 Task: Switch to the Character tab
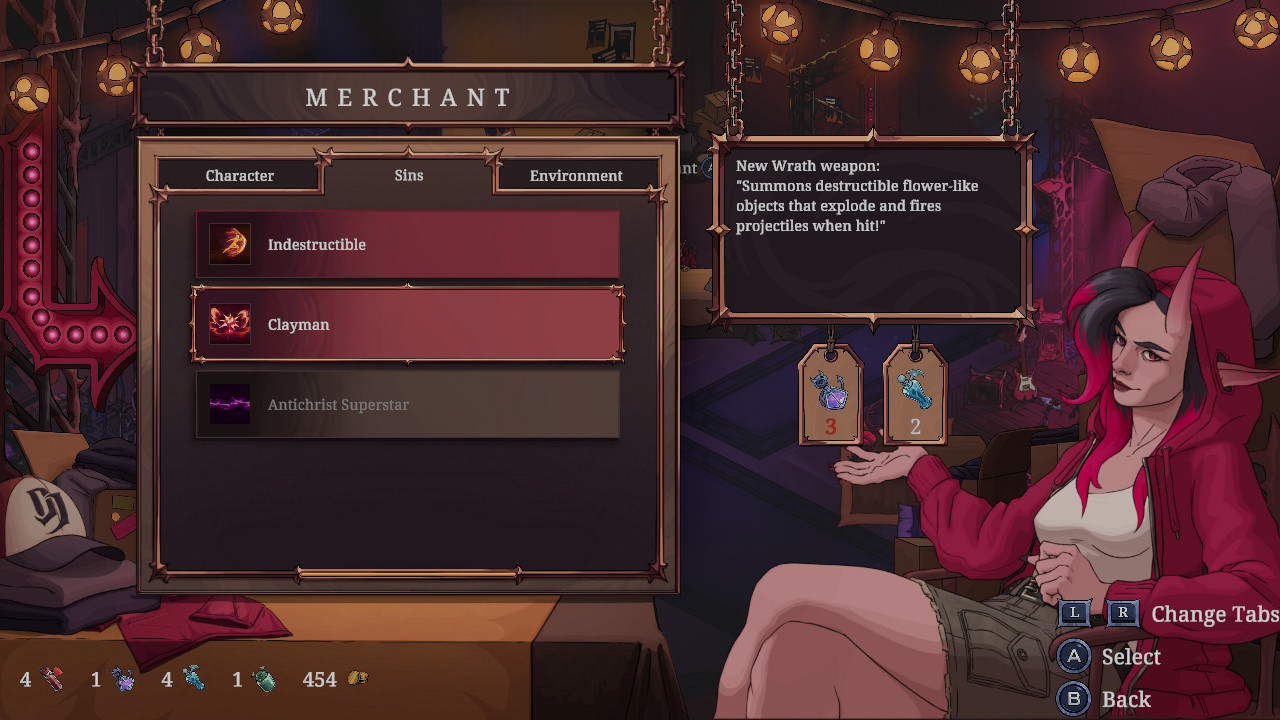click(x=240, y=176)
